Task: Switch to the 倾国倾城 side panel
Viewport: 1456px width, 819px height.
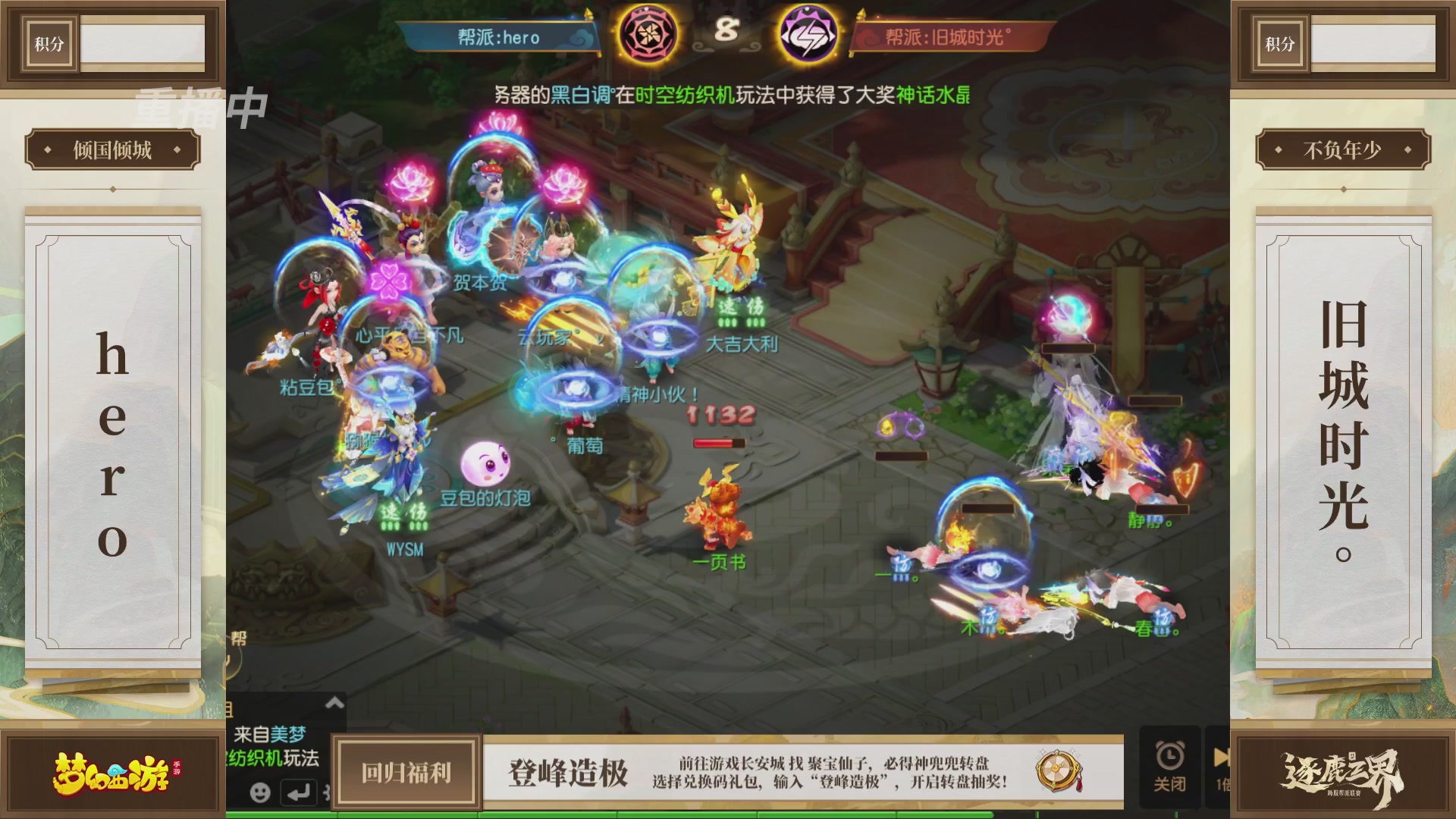Action: [111, 149]
